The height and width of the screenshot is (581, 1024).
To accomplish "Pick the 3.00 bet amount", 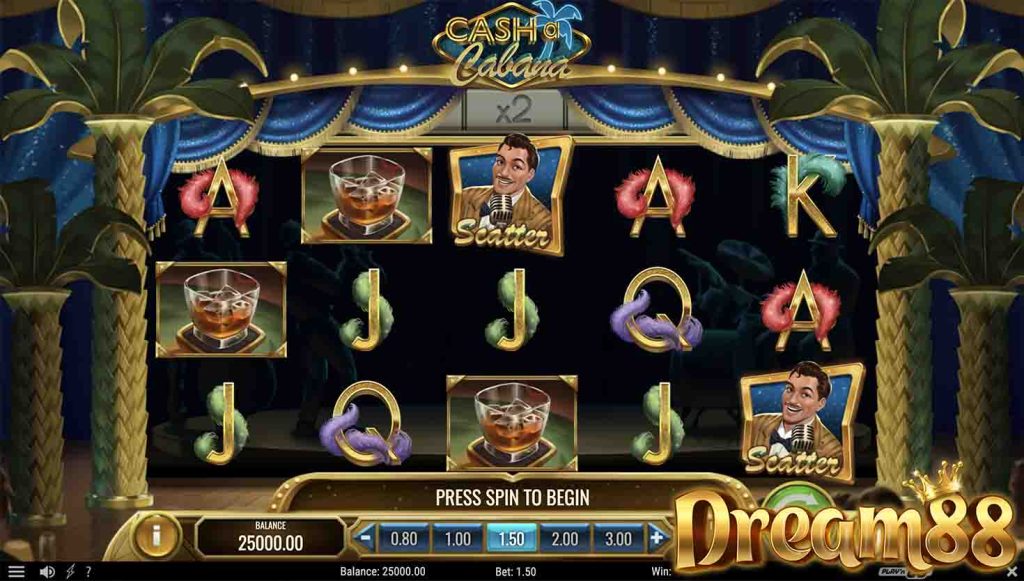I will tap(618, 538).
